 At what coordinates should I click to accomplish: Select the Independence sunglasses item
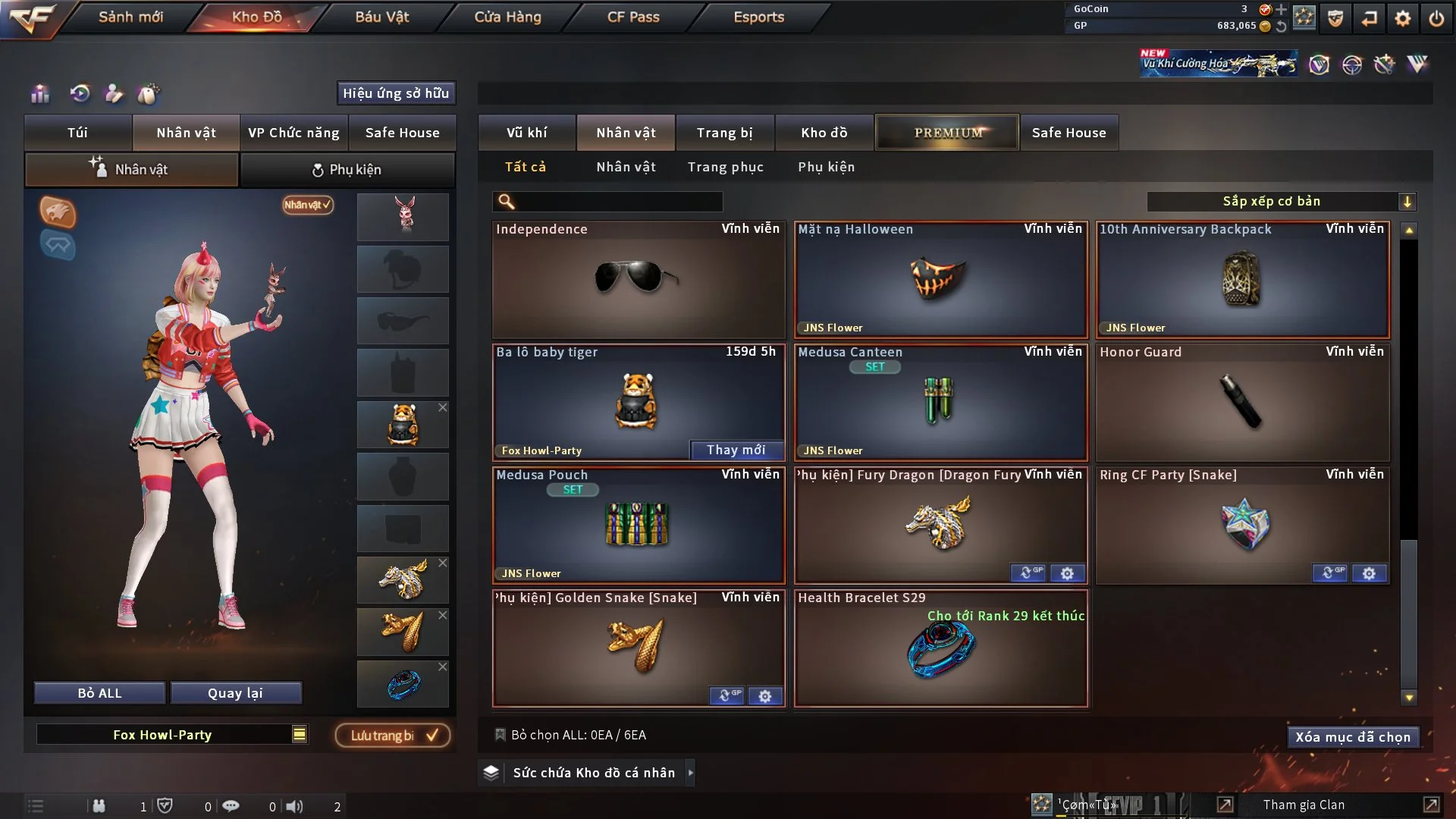coord(638,279)
